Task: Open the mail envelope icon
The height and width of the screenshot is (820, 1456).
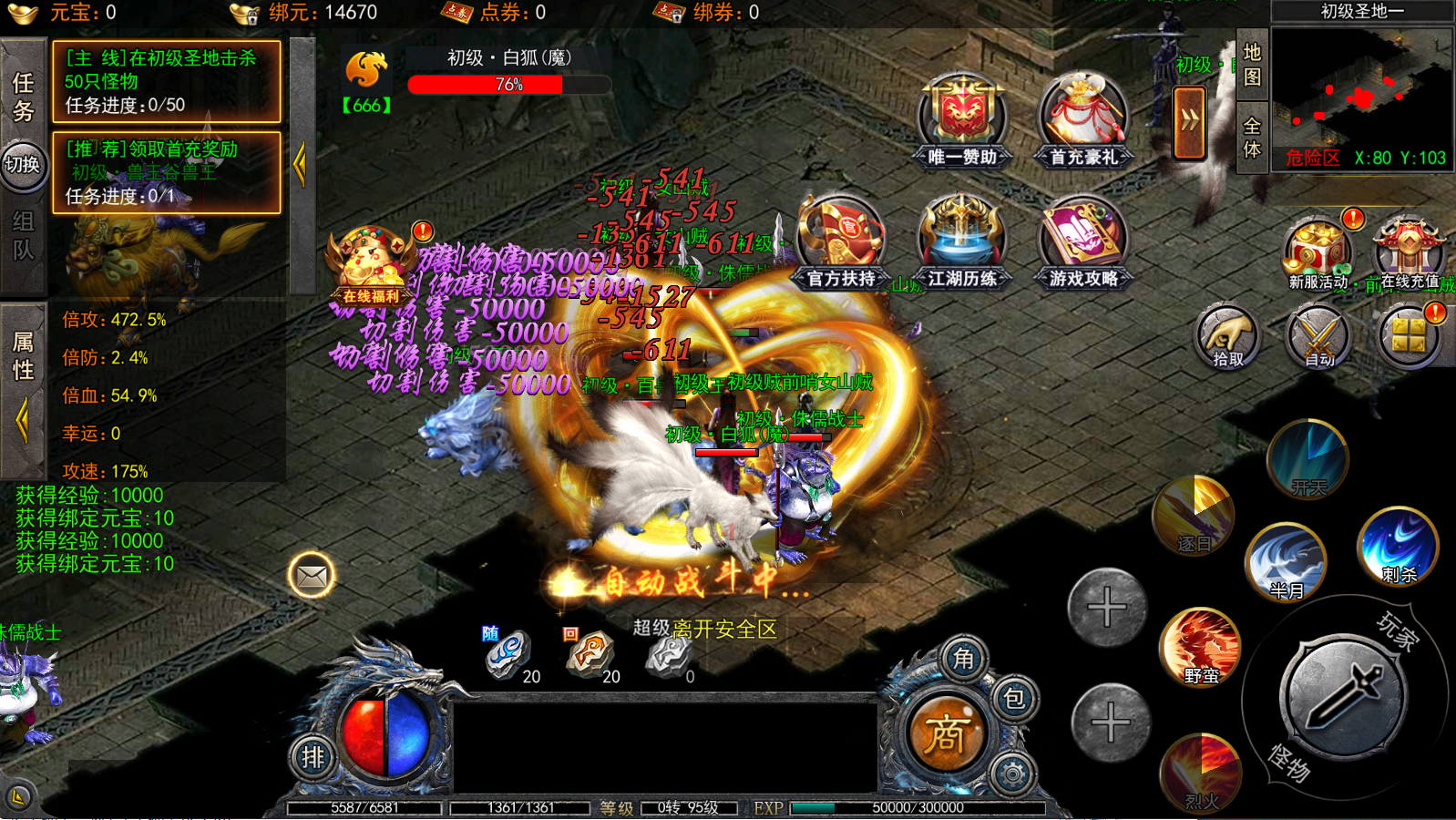Action: pos(312,577)
